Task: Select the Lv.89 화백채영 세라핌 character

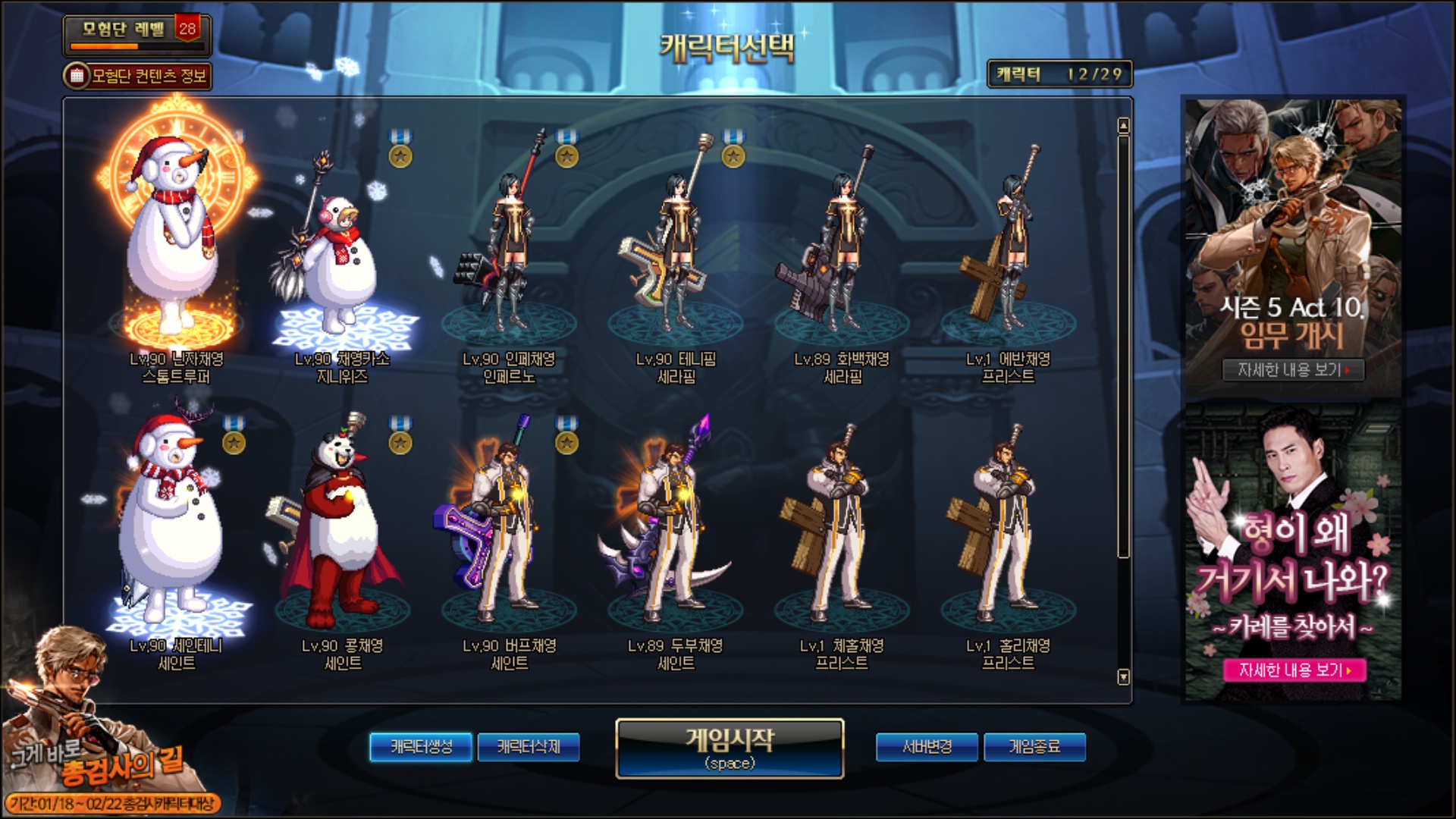Action: click(x=842, y=250)
